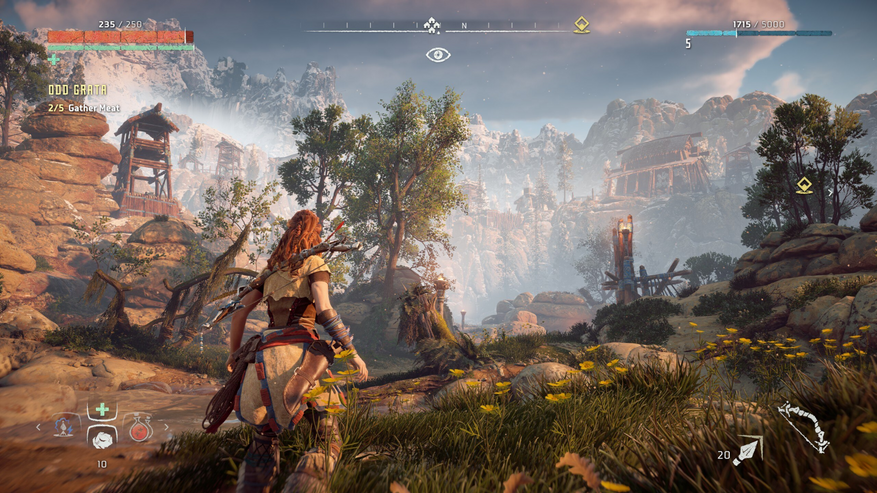Image resolution: width=877 pixels, height=493 pixels.
Task: Click the yellow quest marker on the compass
Action: click(581, 25)
